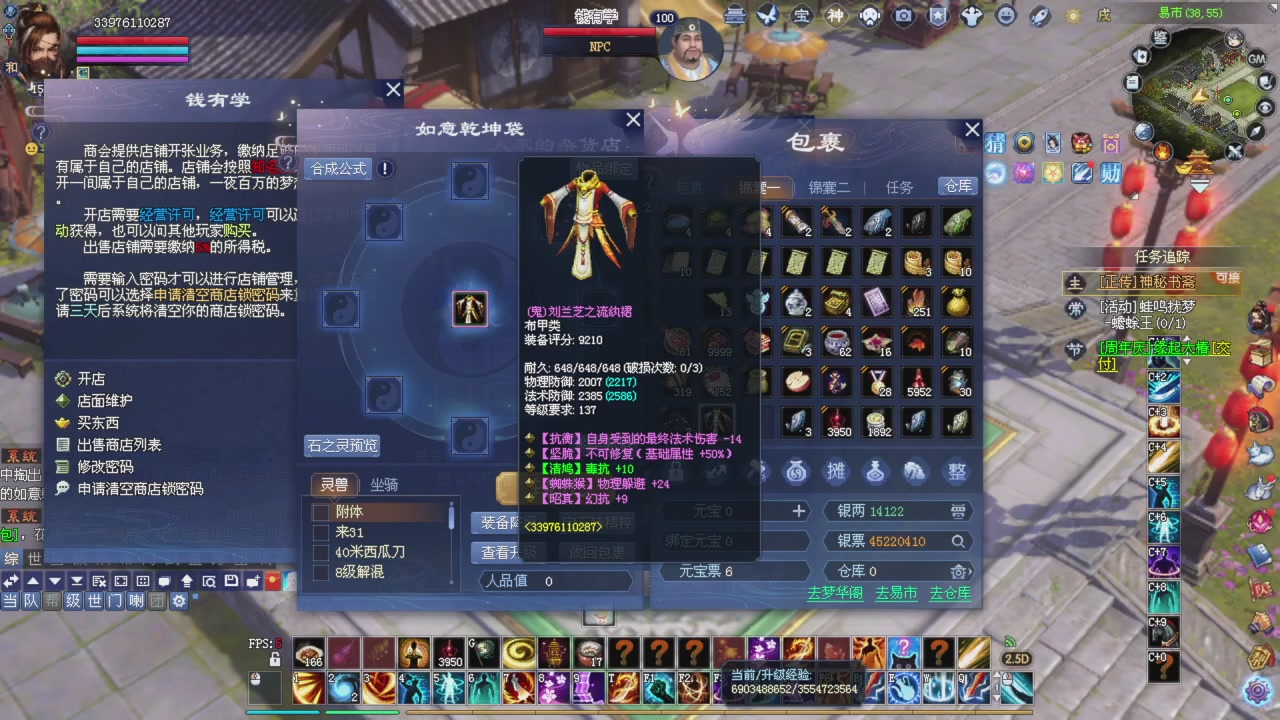Switch to the 坐骑 tab
1280x720 pixels.
(383, 484)
